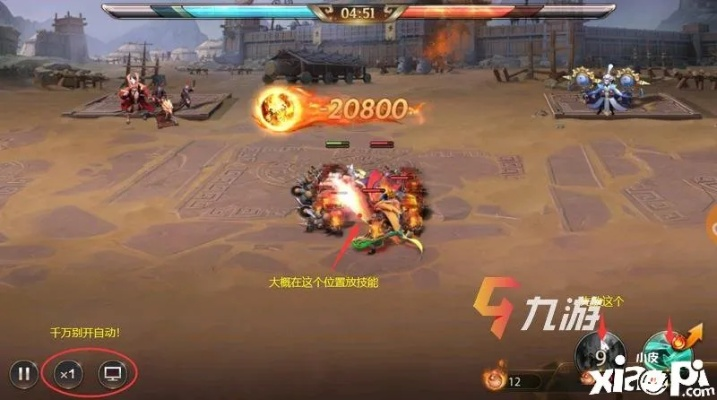
Task: Pause the battle
Action: point(23,374)
